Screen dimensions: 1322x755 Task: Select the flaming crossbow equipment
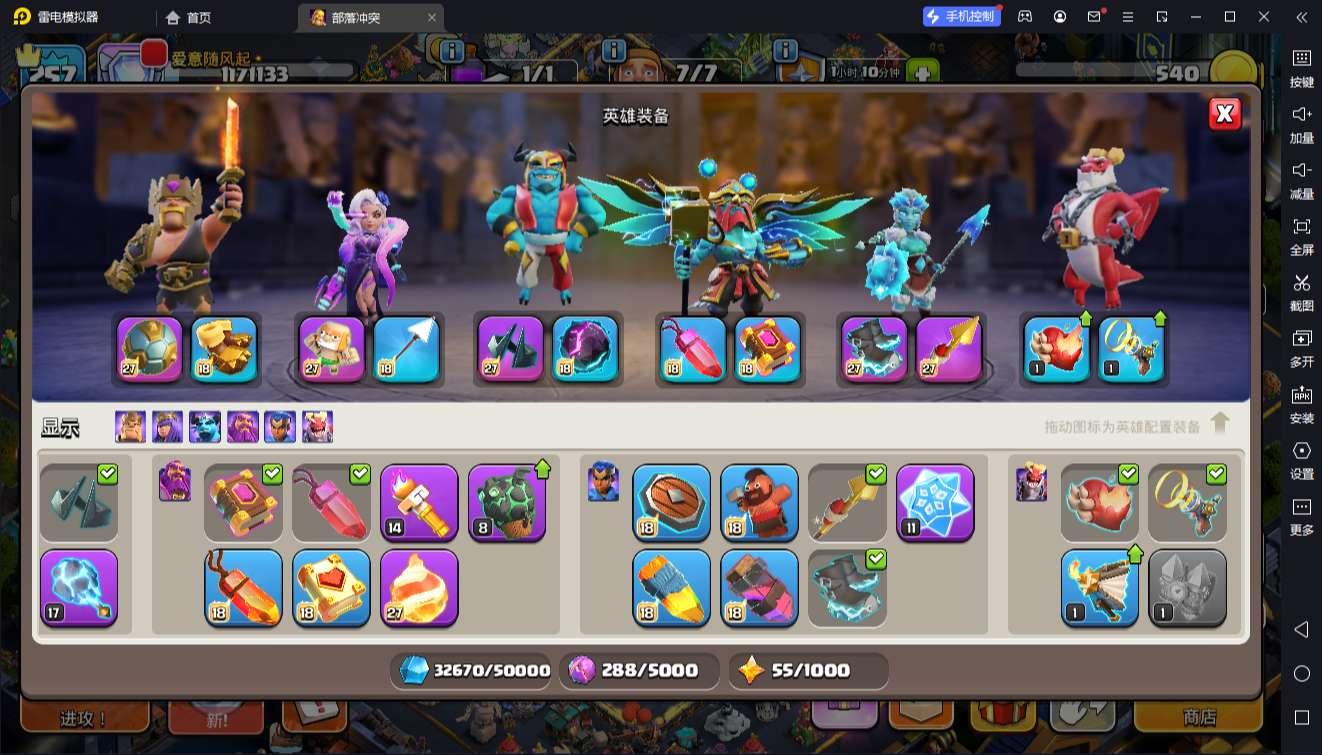(1099, 587)
